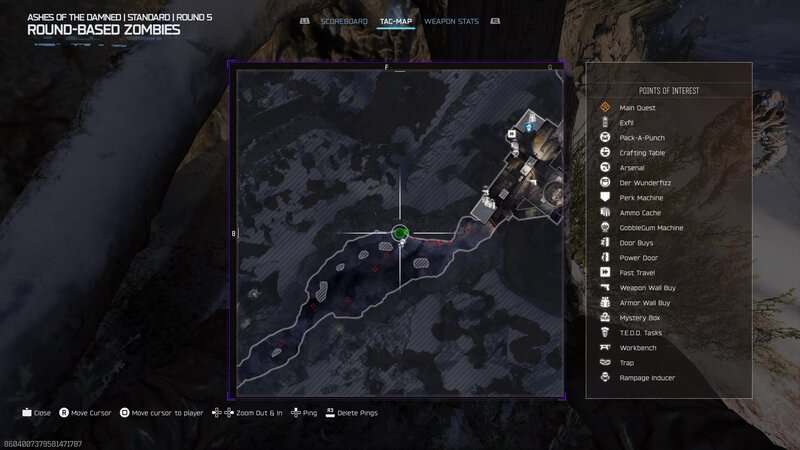
Task: Switch to the Scoreboard tab
Action: (x=344, y=21)
